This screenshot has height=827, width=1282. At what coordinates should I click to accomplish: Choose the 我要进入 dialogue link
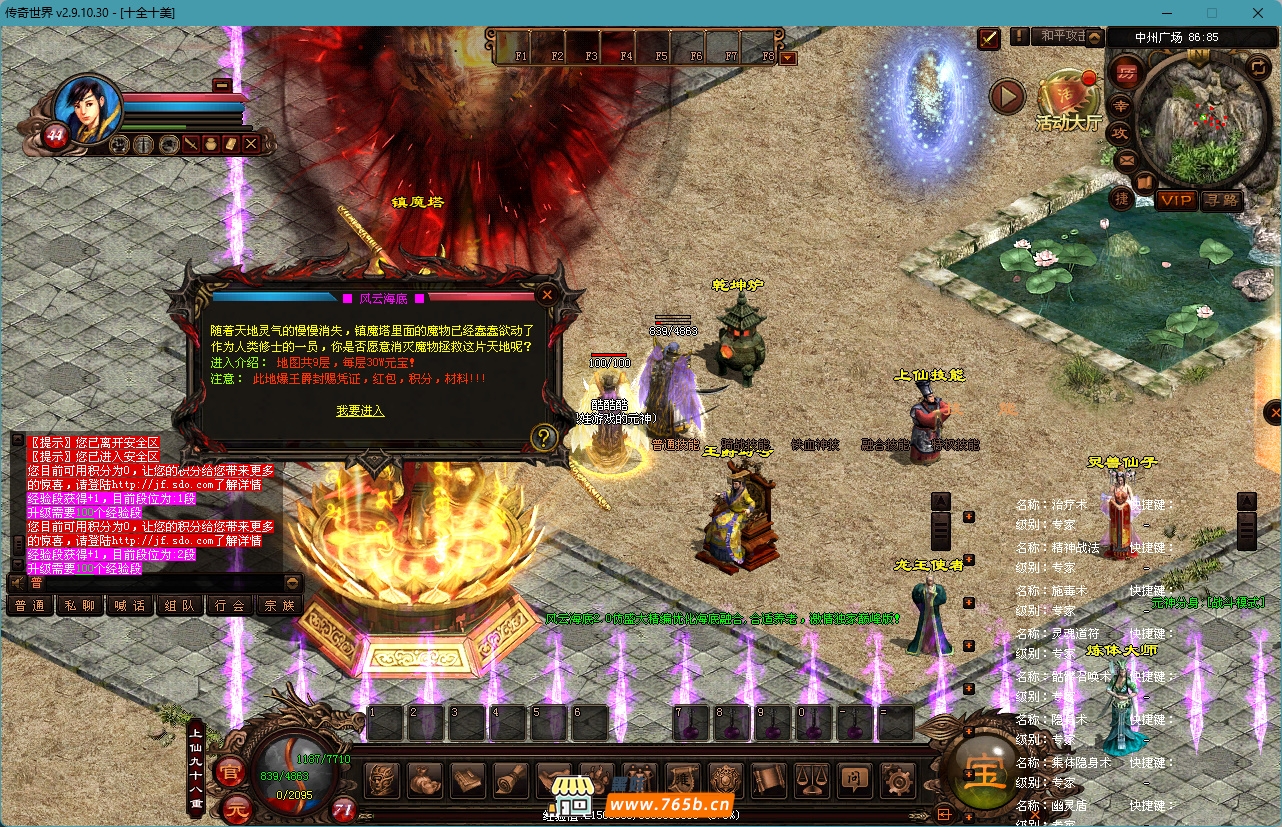coord(360,411)
